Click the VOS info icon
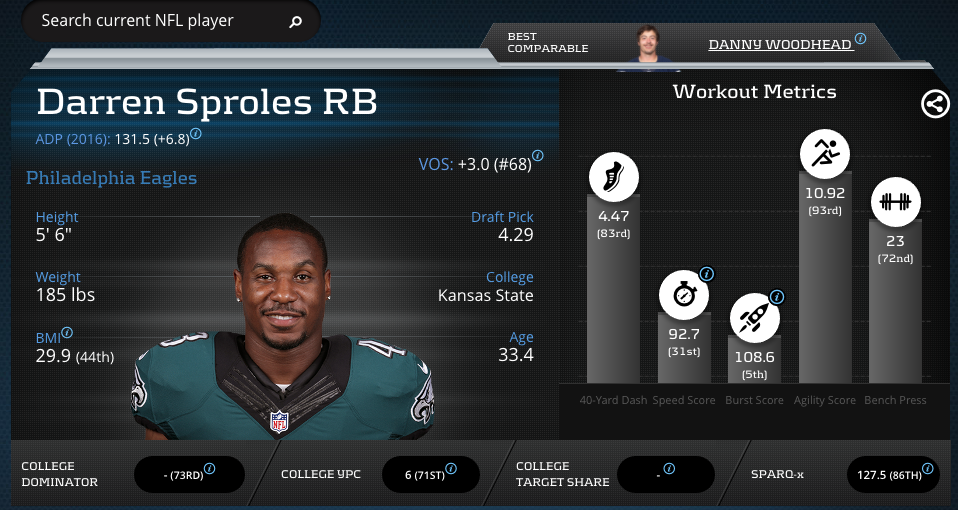Viewport: 958px width, 510px height. click(x=538, y=156)
